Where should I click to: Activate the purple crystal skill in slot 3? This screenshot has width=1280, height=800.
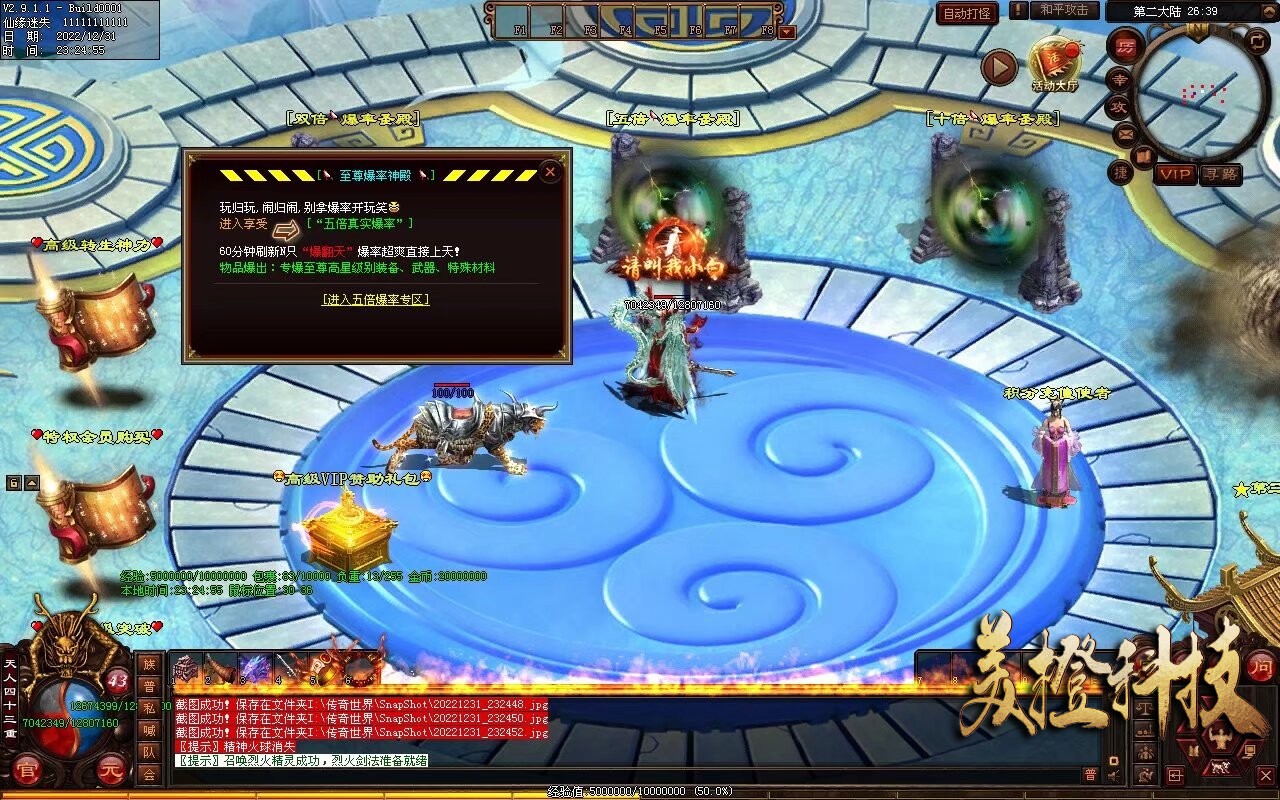(254, 667)
